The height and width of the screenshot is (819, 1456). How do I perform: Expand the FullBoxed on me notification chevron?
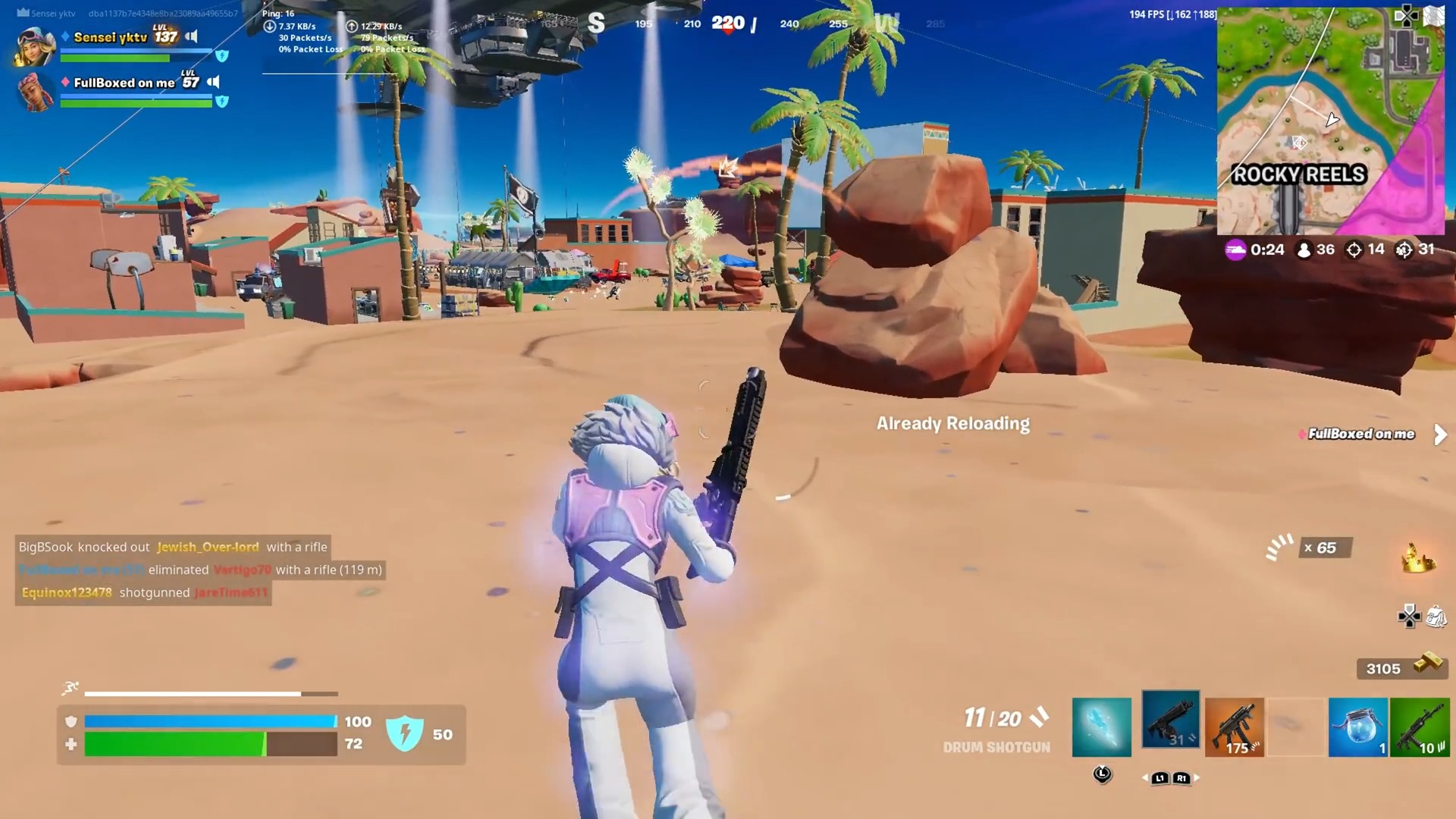1440,435
